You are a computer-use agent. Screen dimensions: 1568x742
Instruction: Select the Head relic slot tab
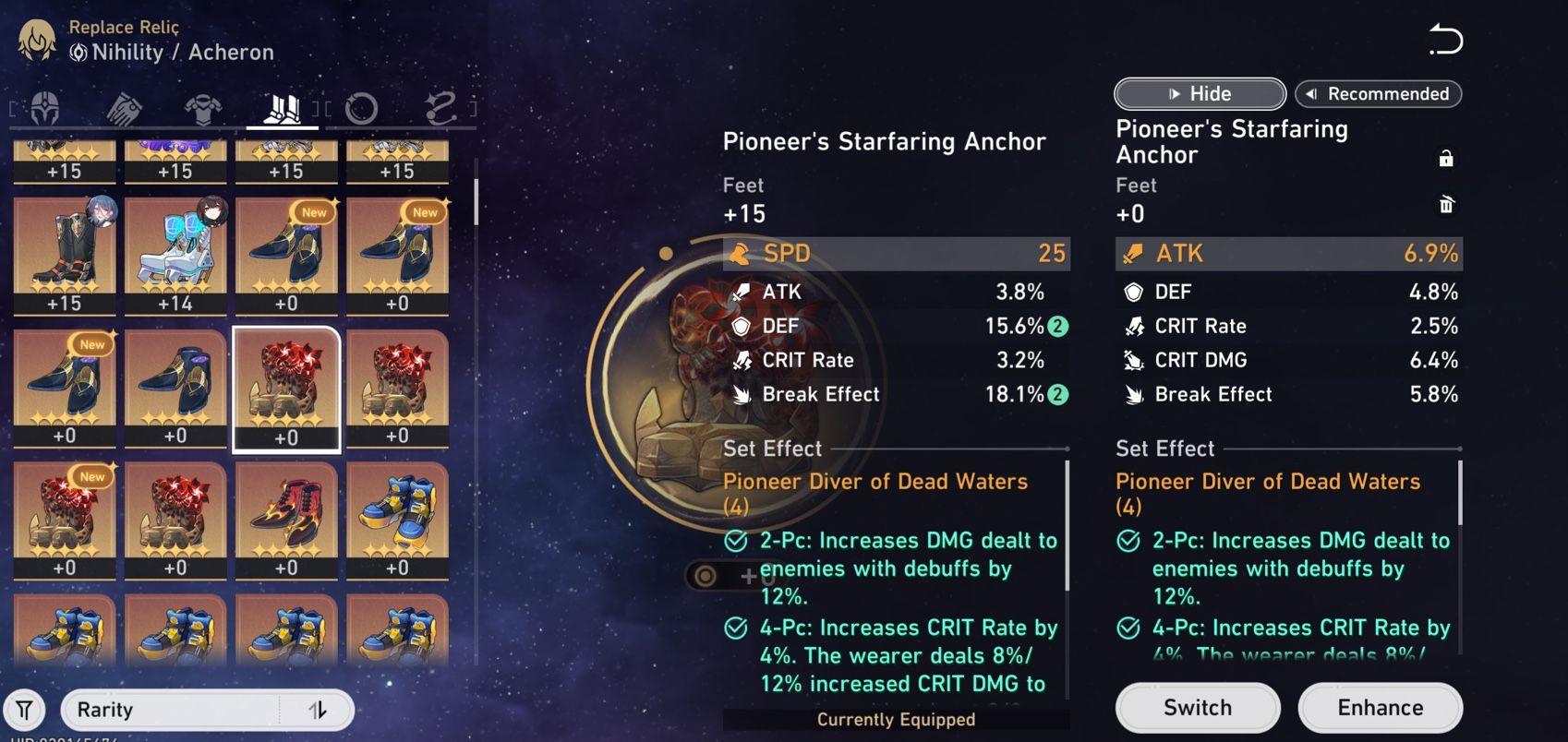coord(43,109)
